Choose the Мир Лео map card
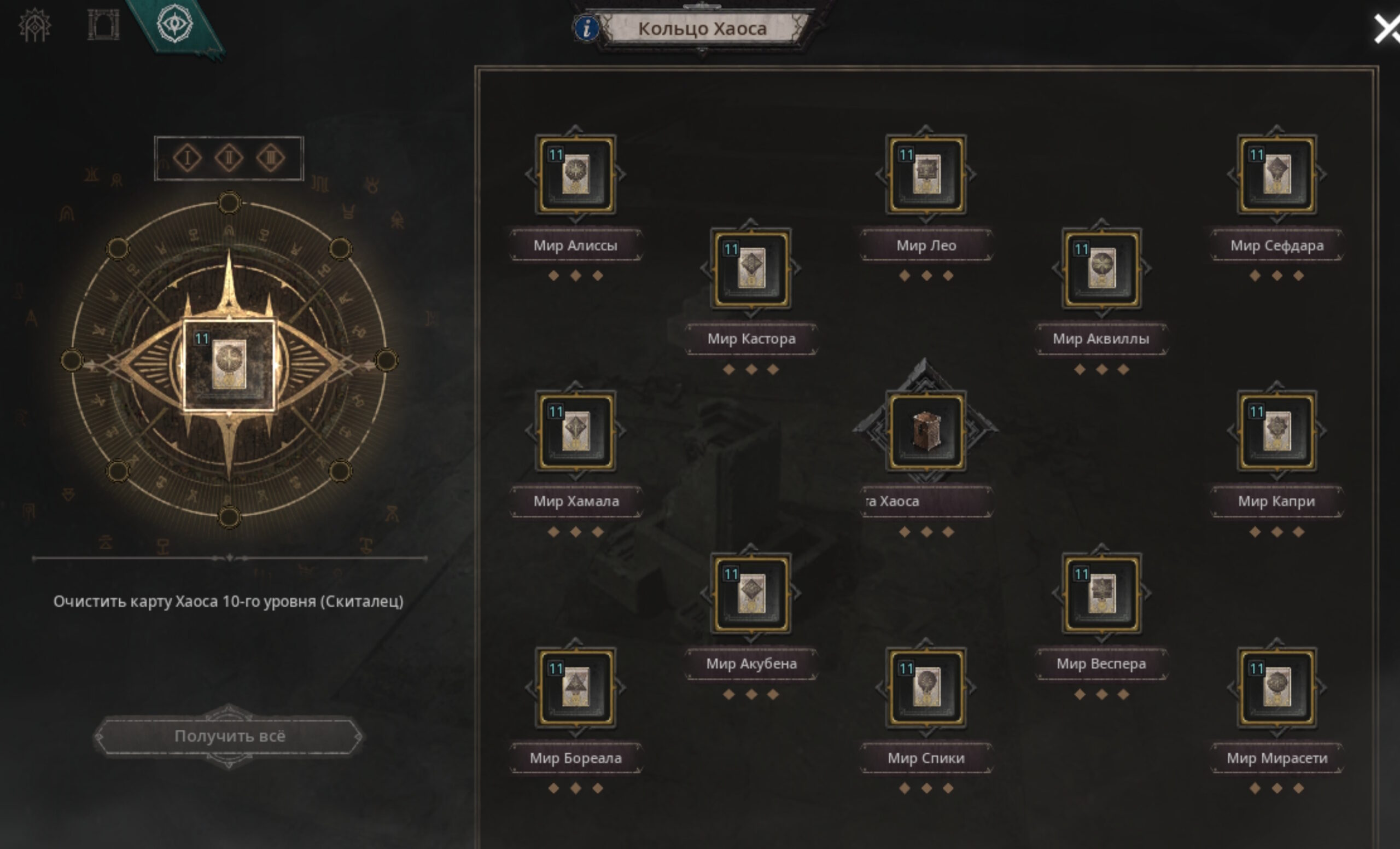1400x849 pixels. click(x=925, y=175)
